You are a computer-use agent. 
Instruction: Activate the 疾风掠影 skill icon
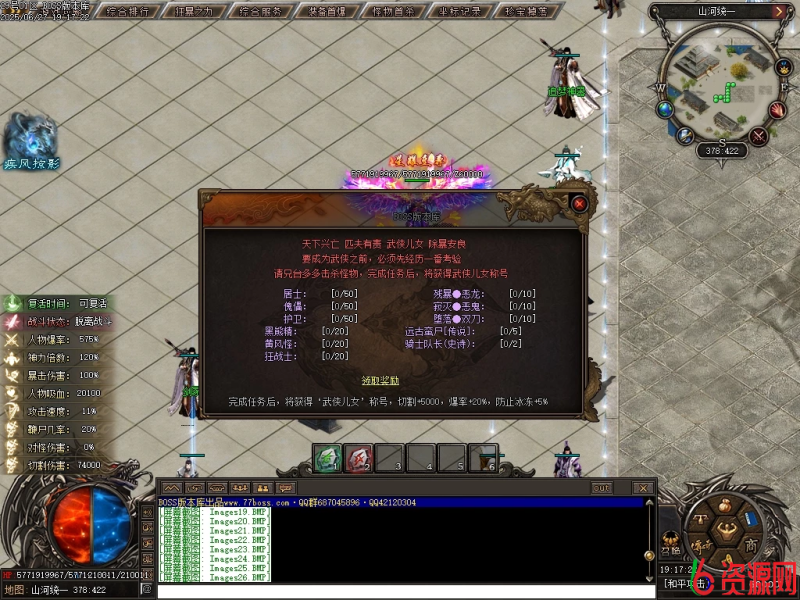click(x=30, y=135)
